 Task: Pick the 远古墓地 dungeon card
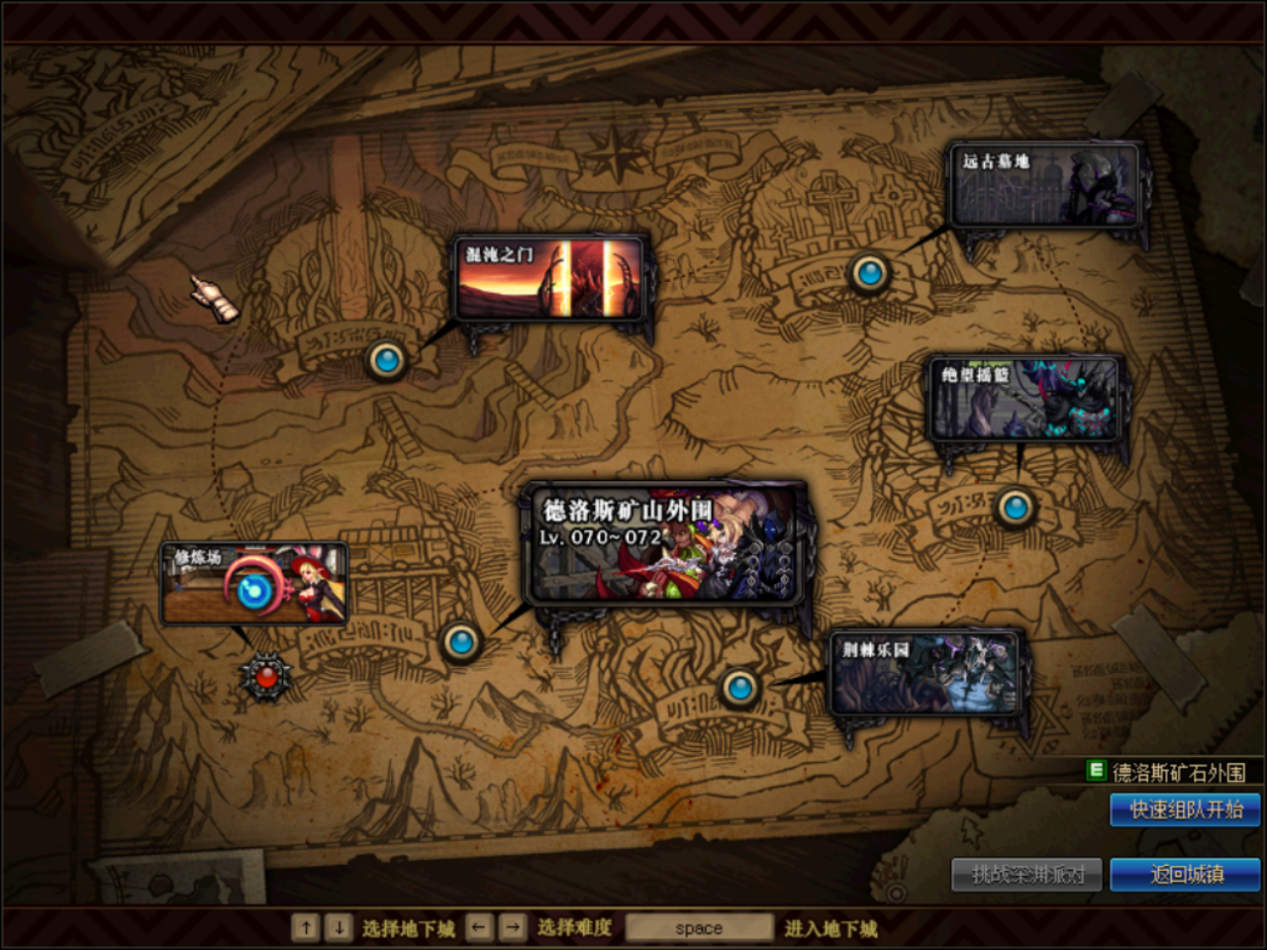1046,185
